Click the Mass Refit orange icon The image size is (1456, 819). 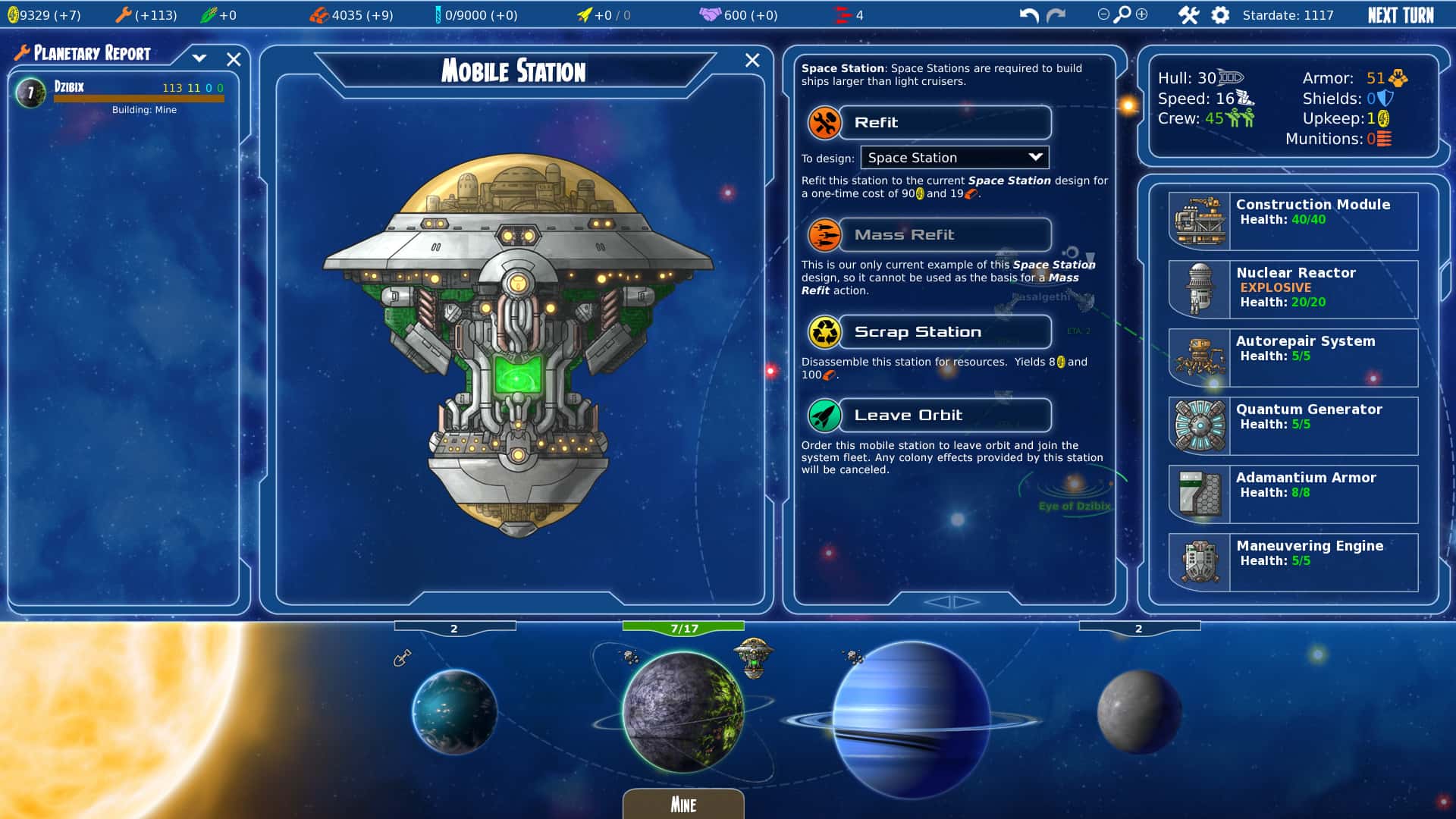824,234
